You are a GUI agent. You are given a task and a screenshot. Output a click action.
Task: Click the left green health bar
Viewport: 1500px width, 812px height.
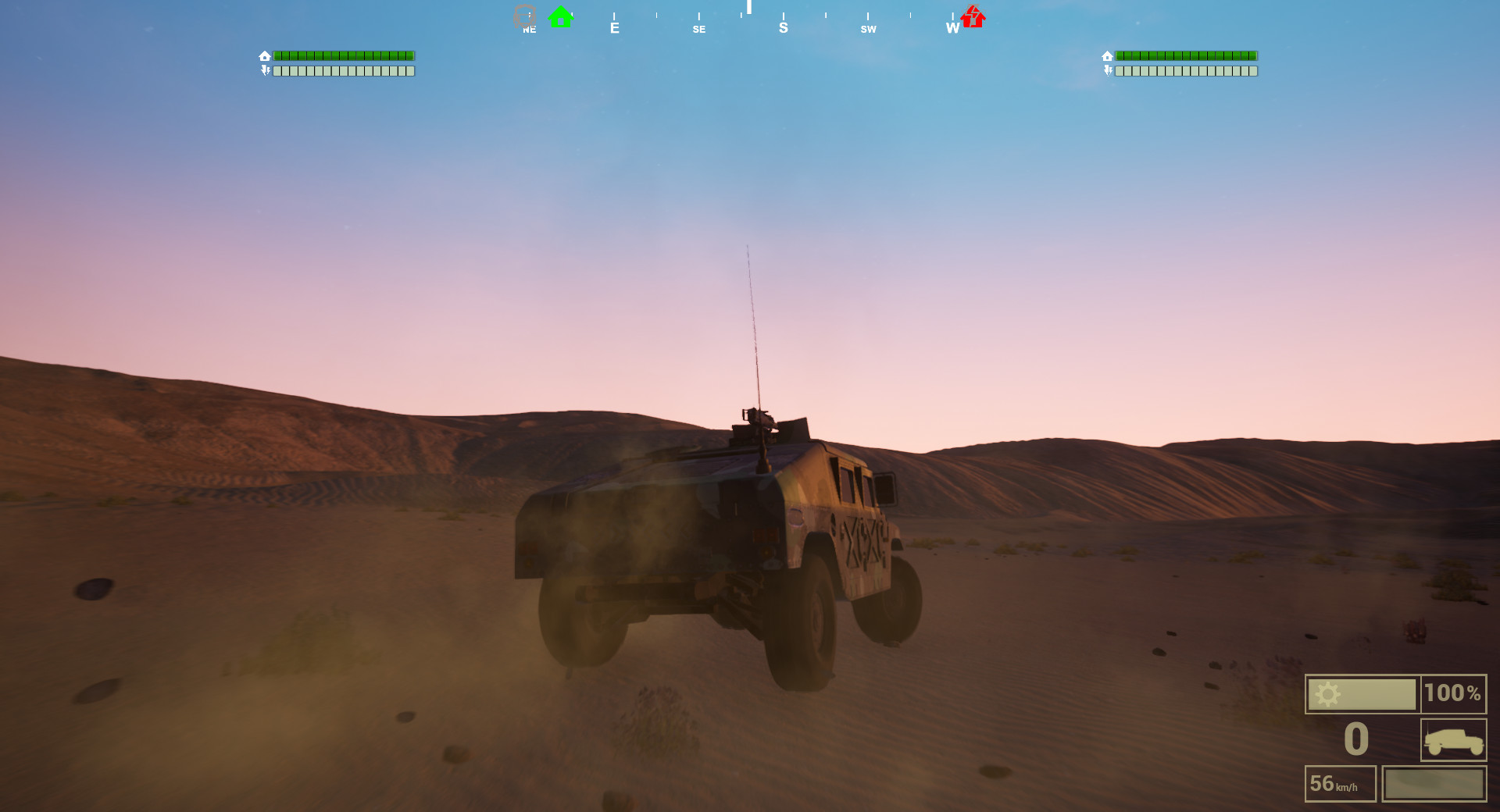[344, 55]
